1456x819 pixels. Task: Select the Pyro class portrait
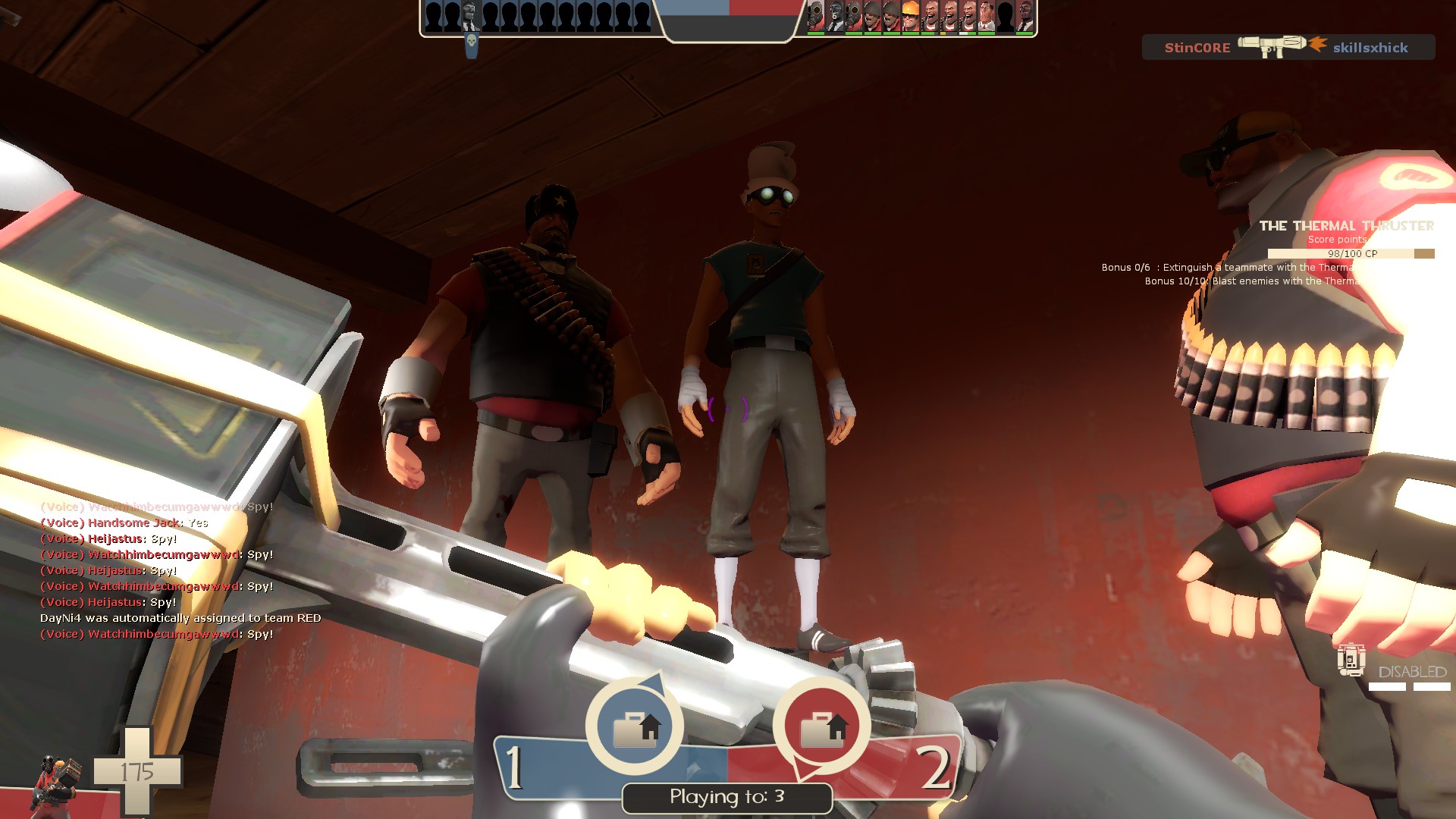click(55, 783)
